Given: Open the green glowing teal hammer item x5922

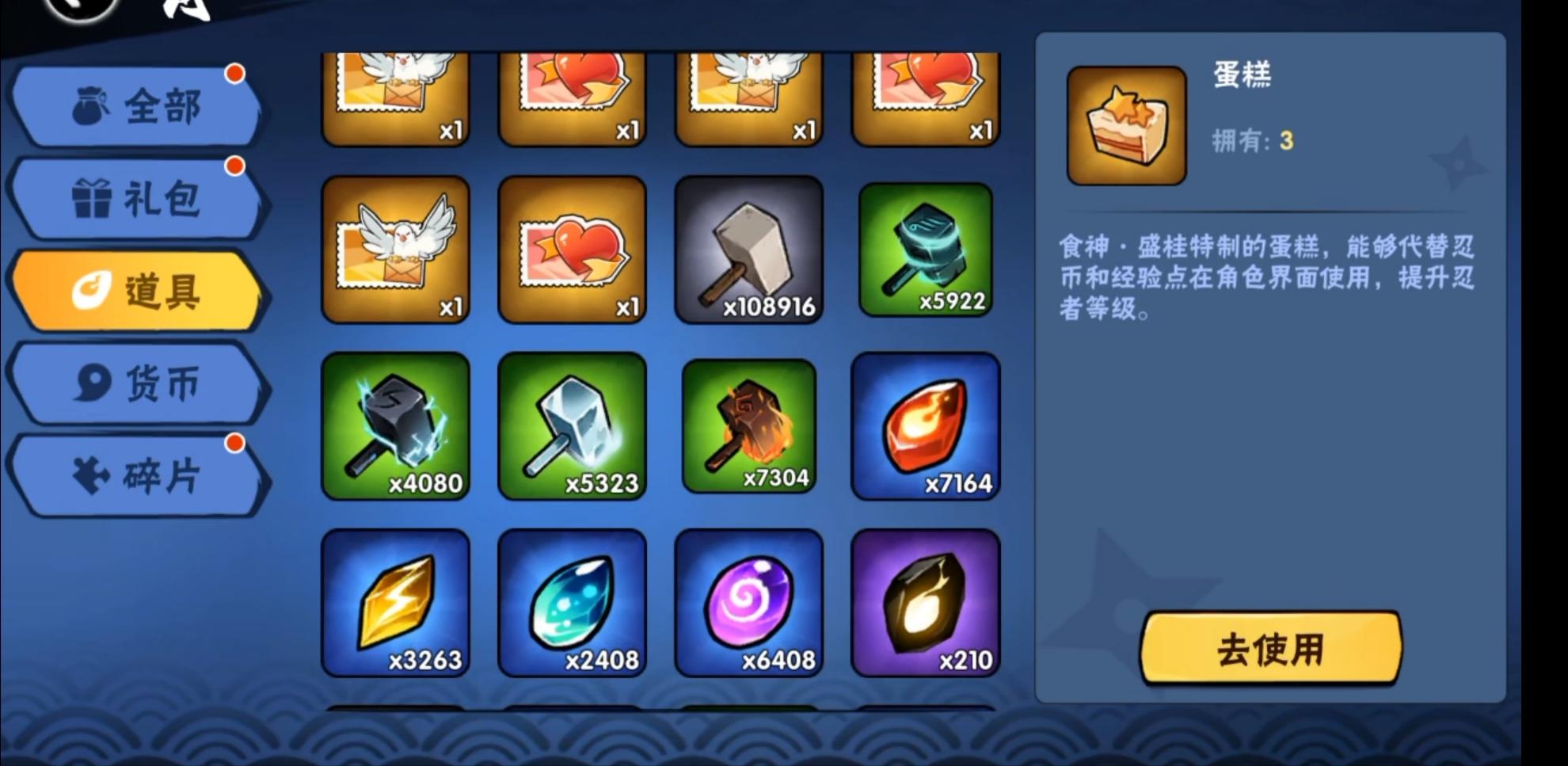Looking at the screenshot, I should click(925, 252).
